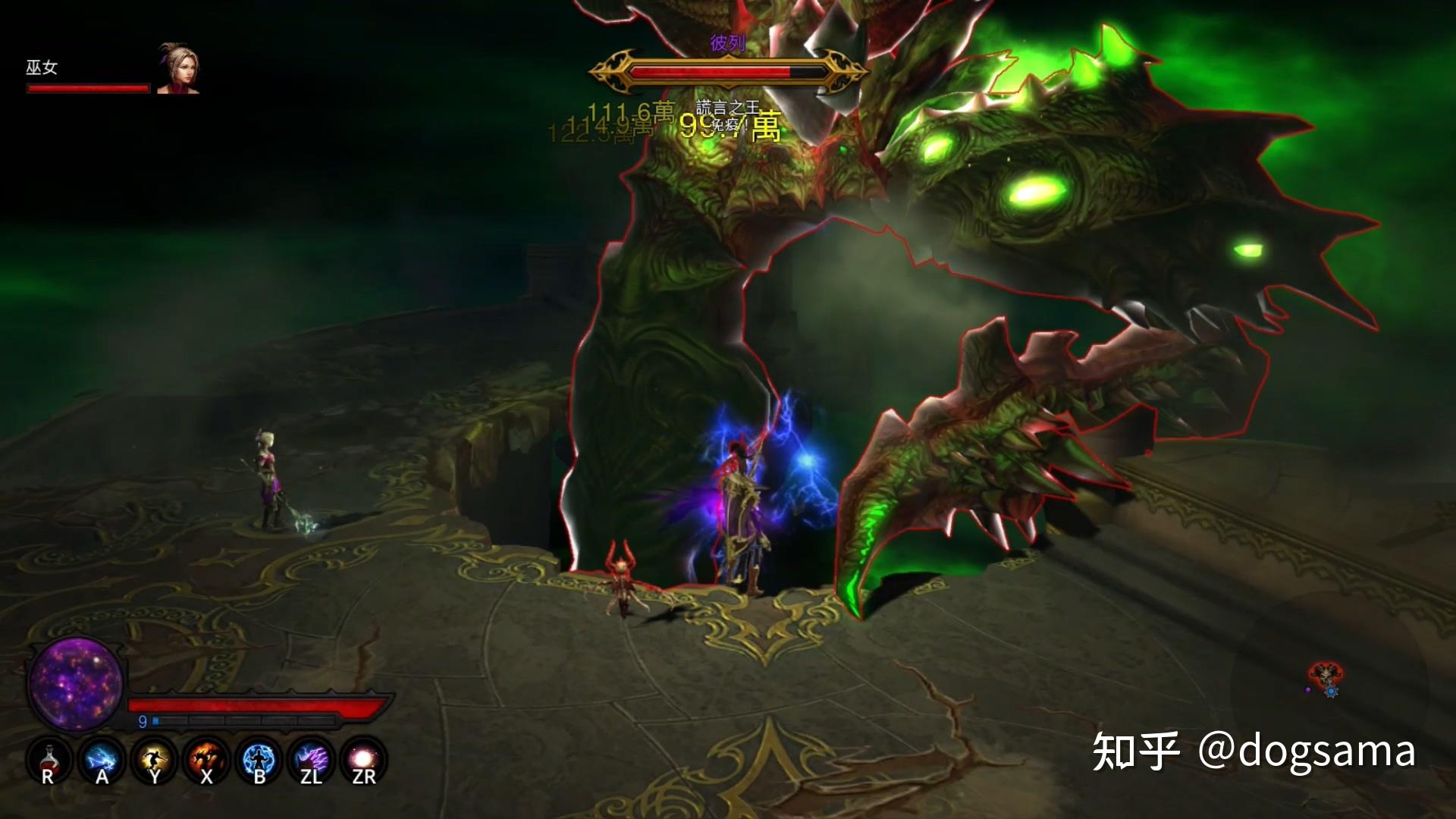Use the red health potion

[x=49, y=760]
